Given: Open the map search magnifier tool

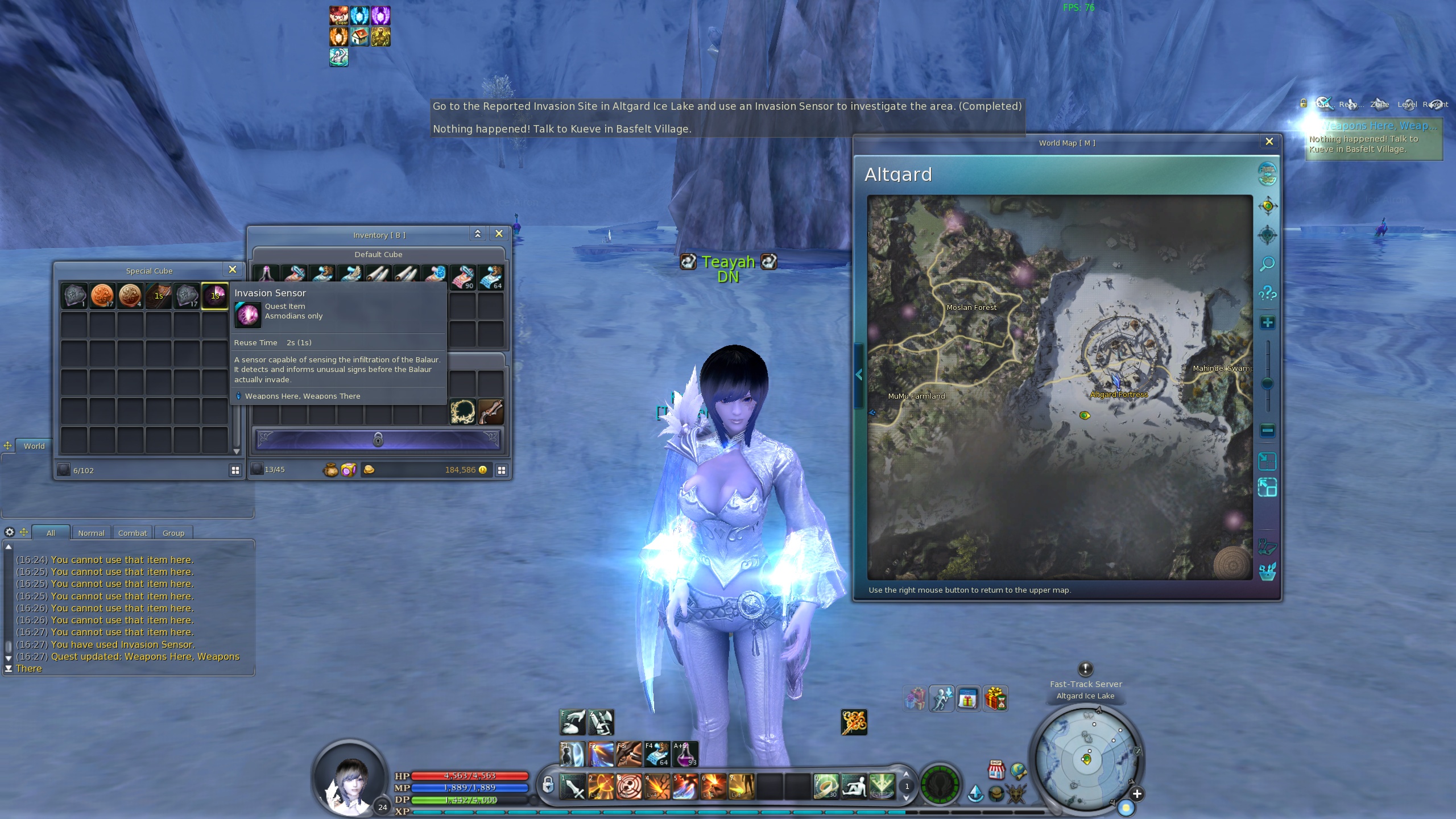Looking at the screenshot, I should click(1267, 264).
